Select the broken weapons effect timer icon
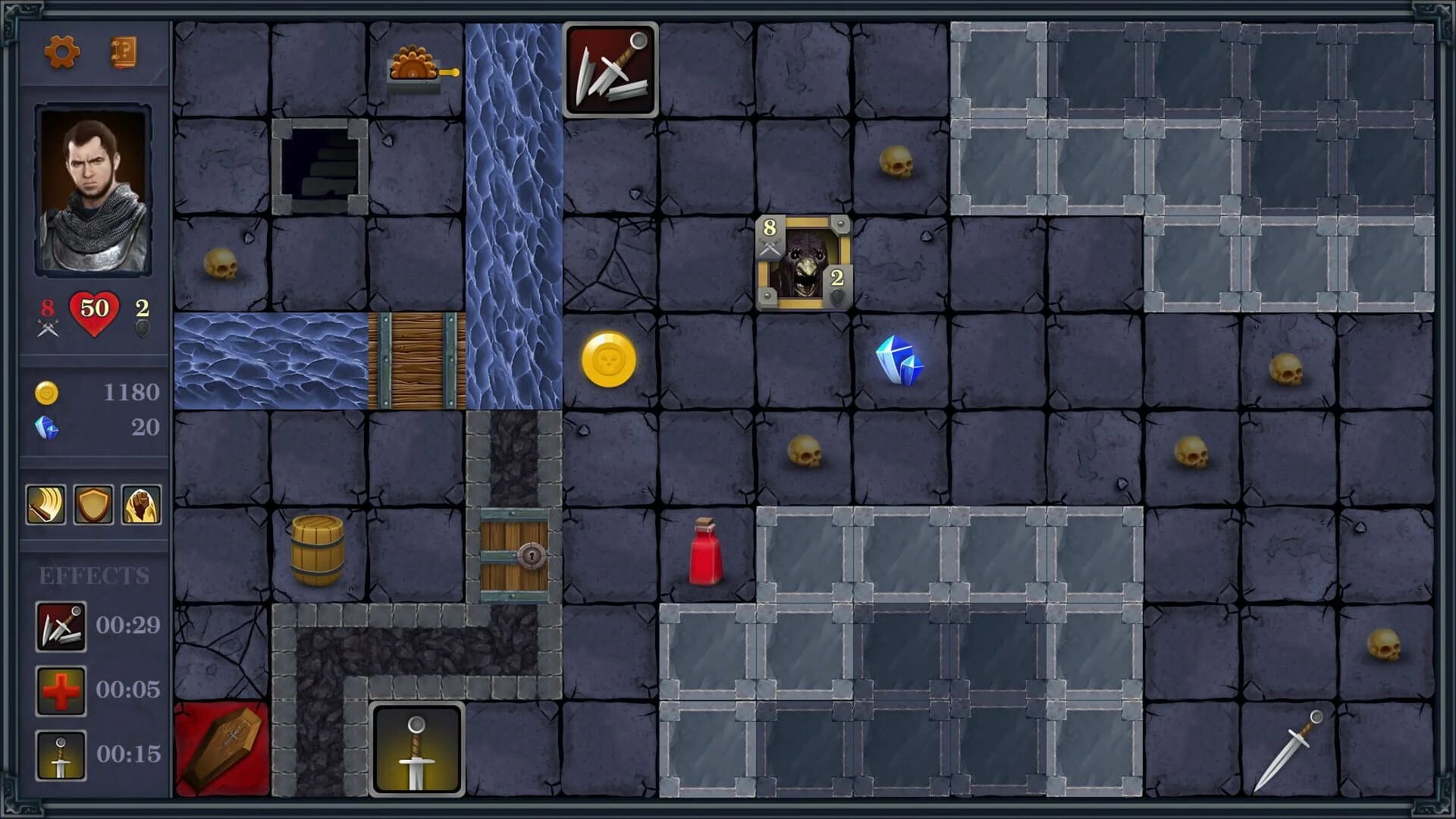The height and width of the screenshot is (819, 1456). pyautogui.click(x=61, y=626)
